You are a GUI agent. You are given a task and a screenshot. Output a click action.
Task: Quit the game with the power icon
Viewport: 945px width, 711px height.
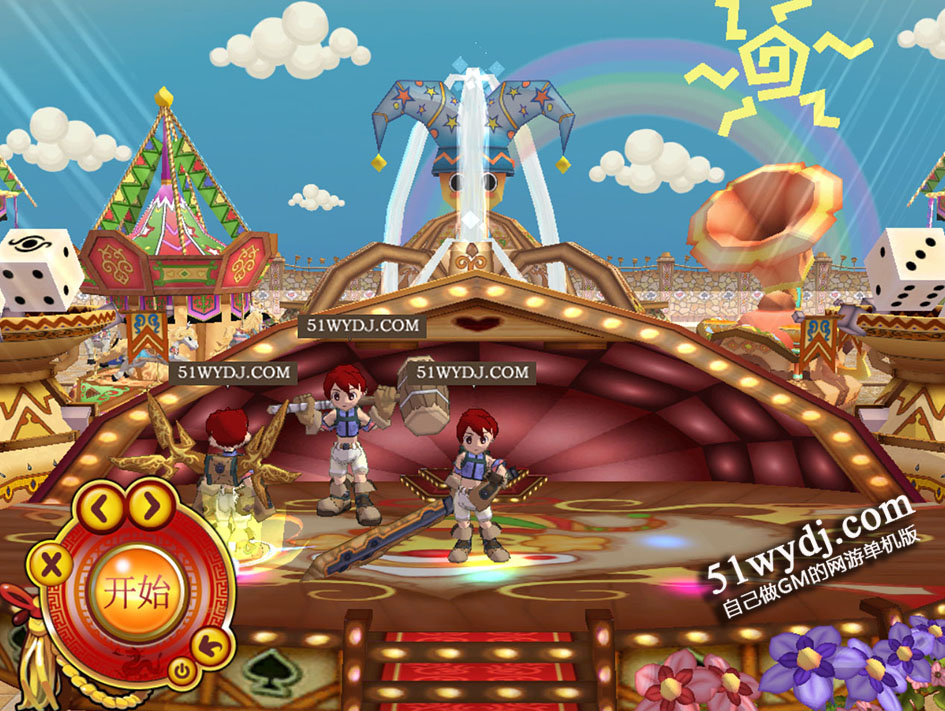(180, 671)
